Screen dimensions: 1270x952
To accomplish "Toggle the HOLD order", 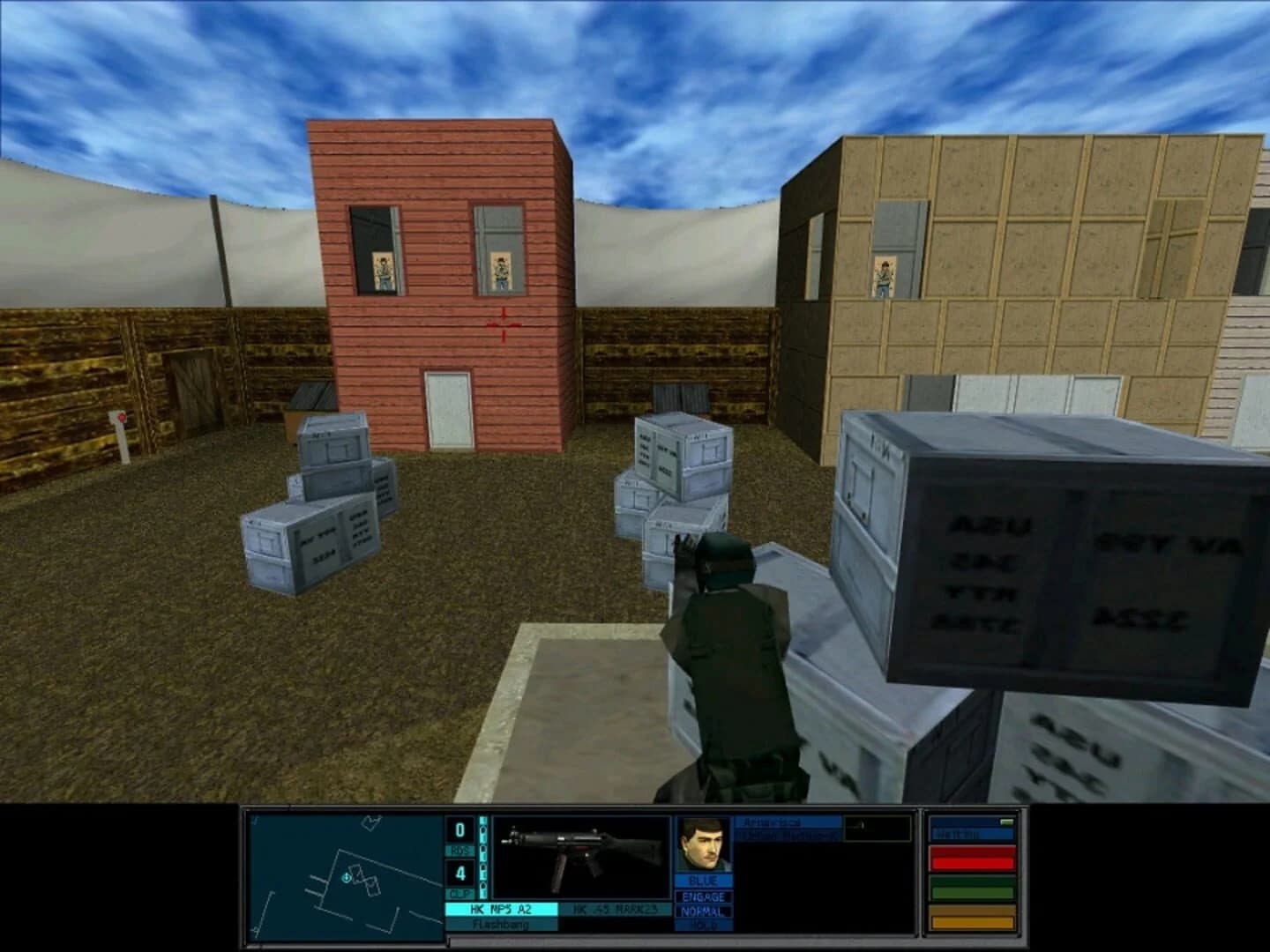I will pos(703,926).
